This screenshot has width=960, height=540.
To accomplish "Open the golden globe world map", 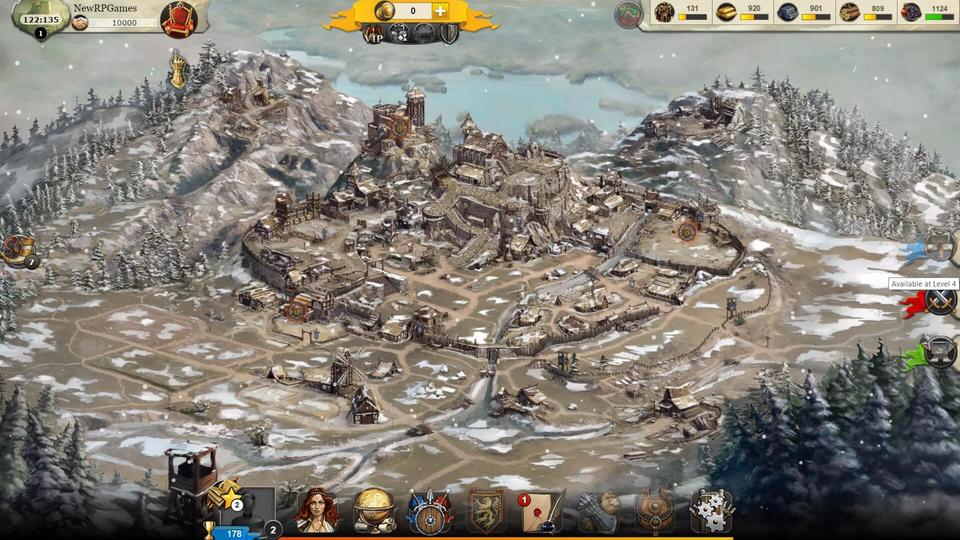I will [374, 510].
